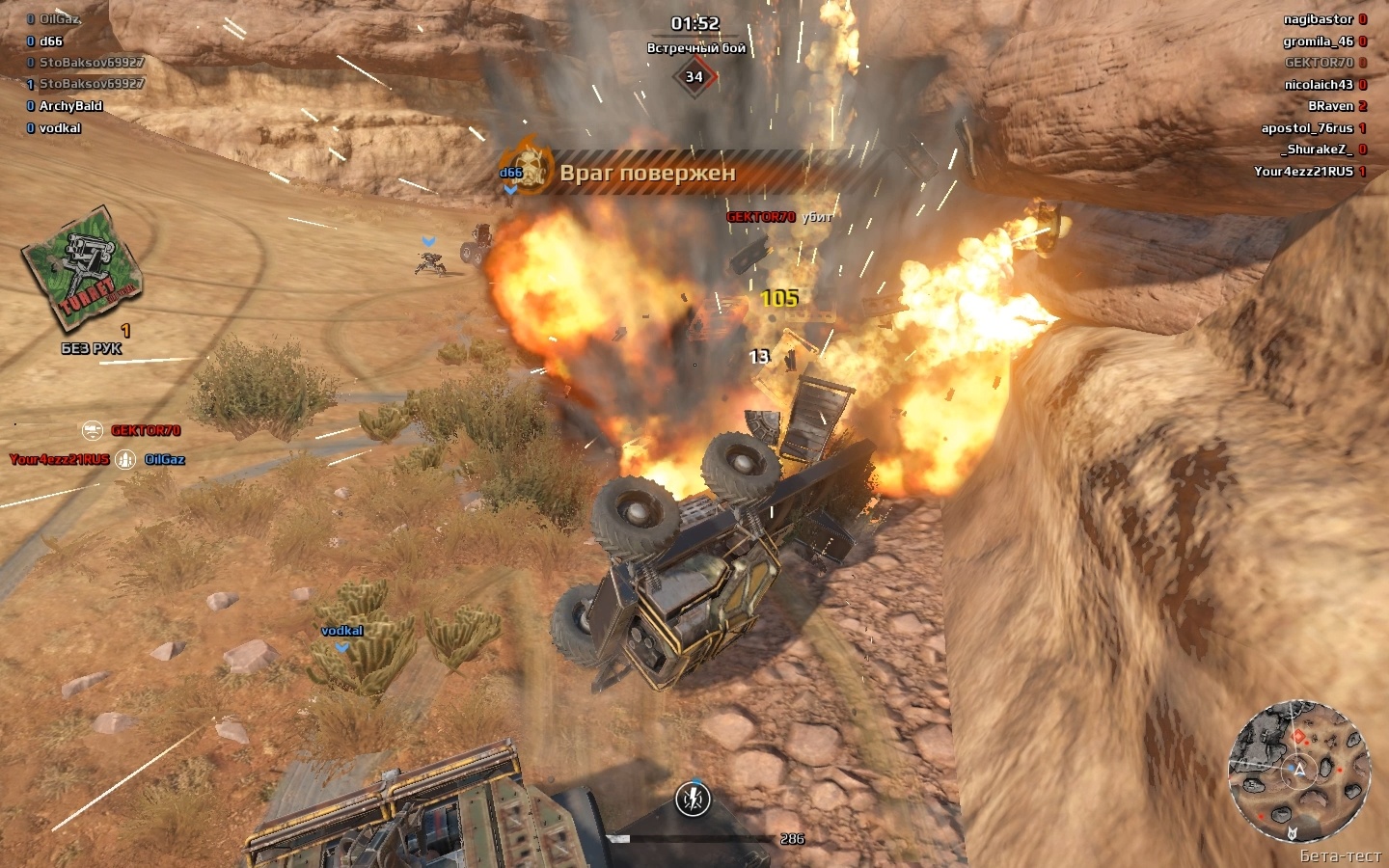This screenshot has height=868, width=1389.
Task: Choose nagibastor in the enemy roster
Action: (1318, 19)
